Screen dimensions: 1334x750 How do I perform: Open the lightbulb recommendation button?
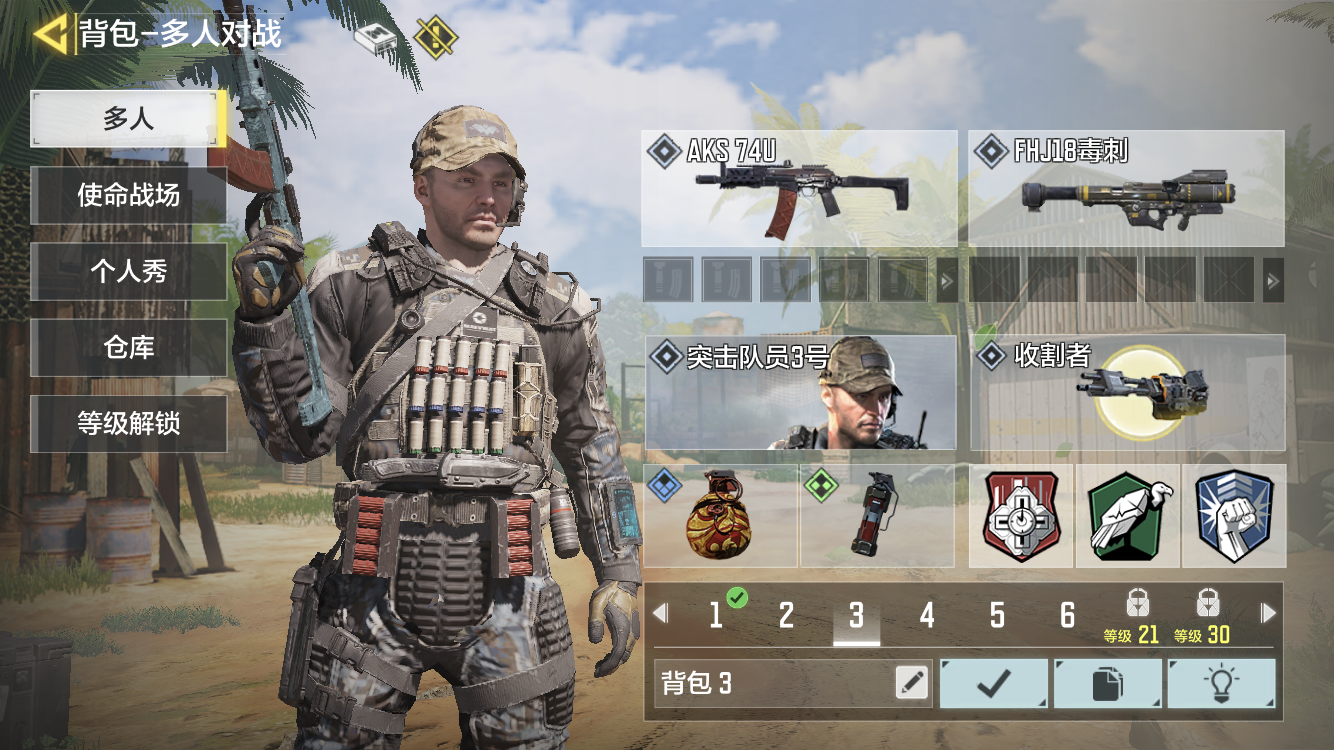click(1221, 684)
